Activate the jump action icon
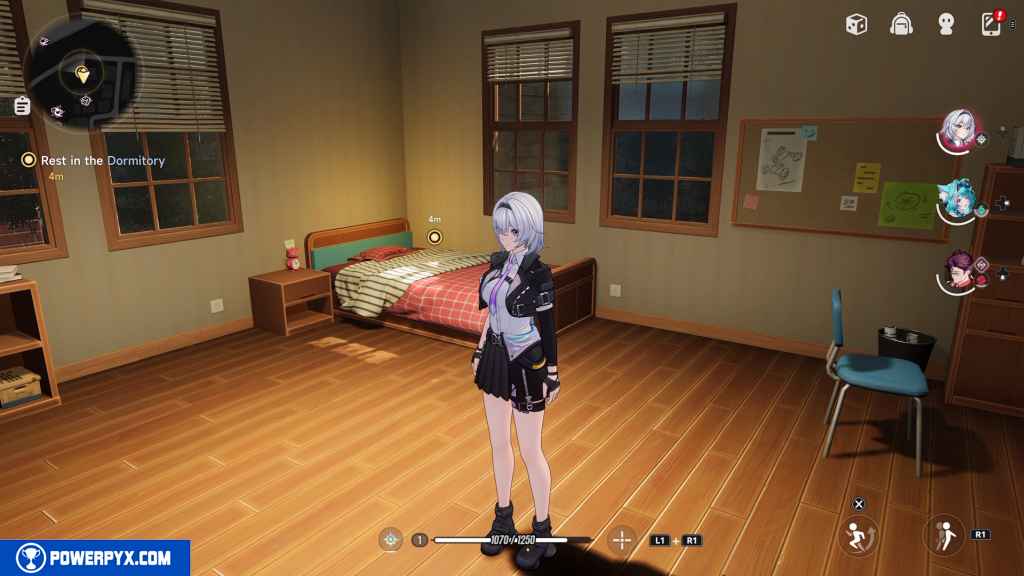Viewport: 1024px width, 576px height. [858, 535]
